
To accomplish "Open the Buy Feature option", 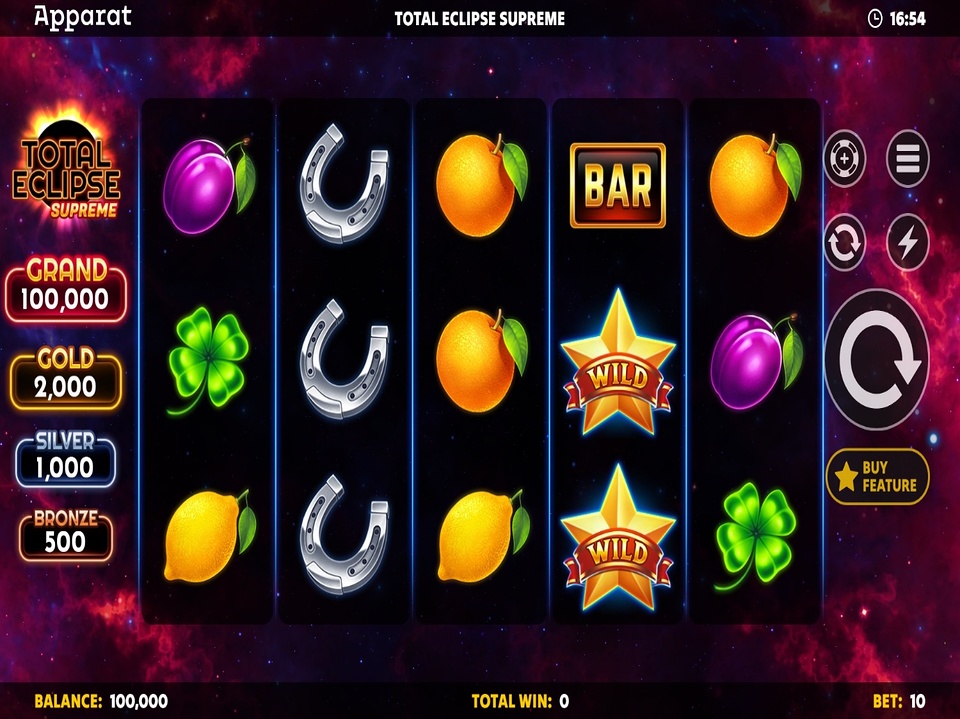I will point(877,477).
